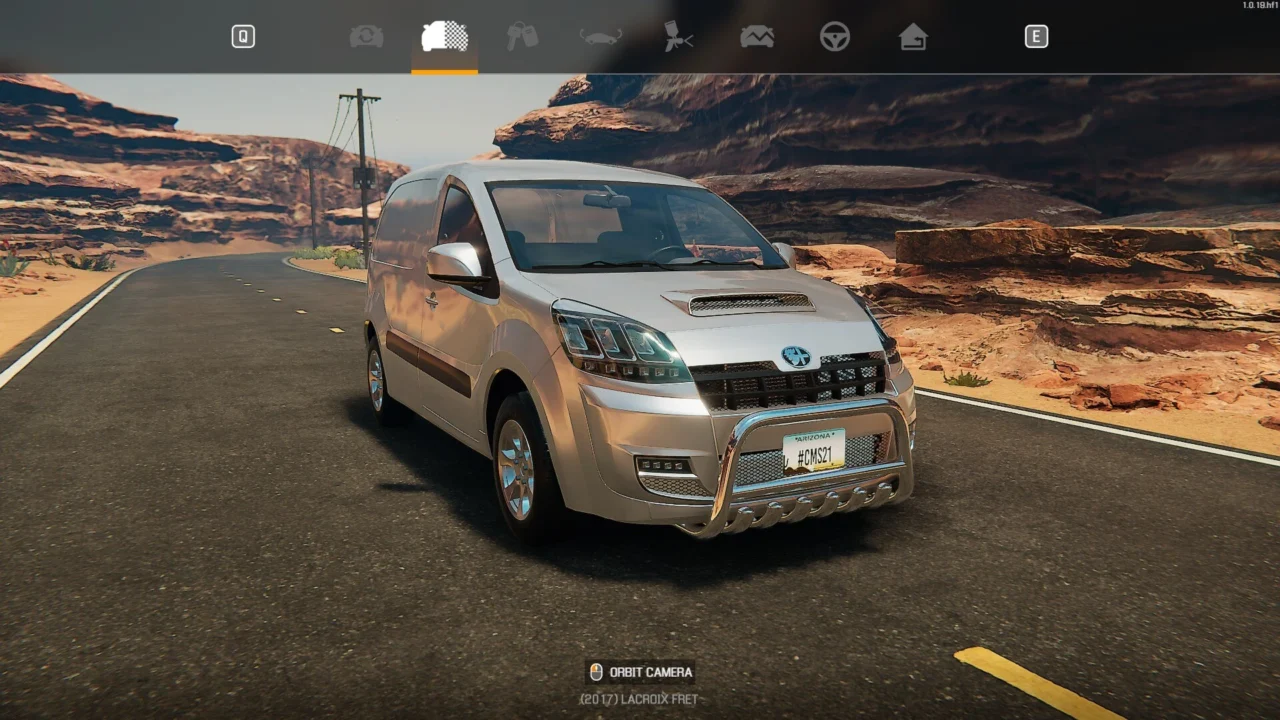This screenshot has width=1280, height=720.
Task: Choose the steering wheel tab
Action: [x=835, y=37]
